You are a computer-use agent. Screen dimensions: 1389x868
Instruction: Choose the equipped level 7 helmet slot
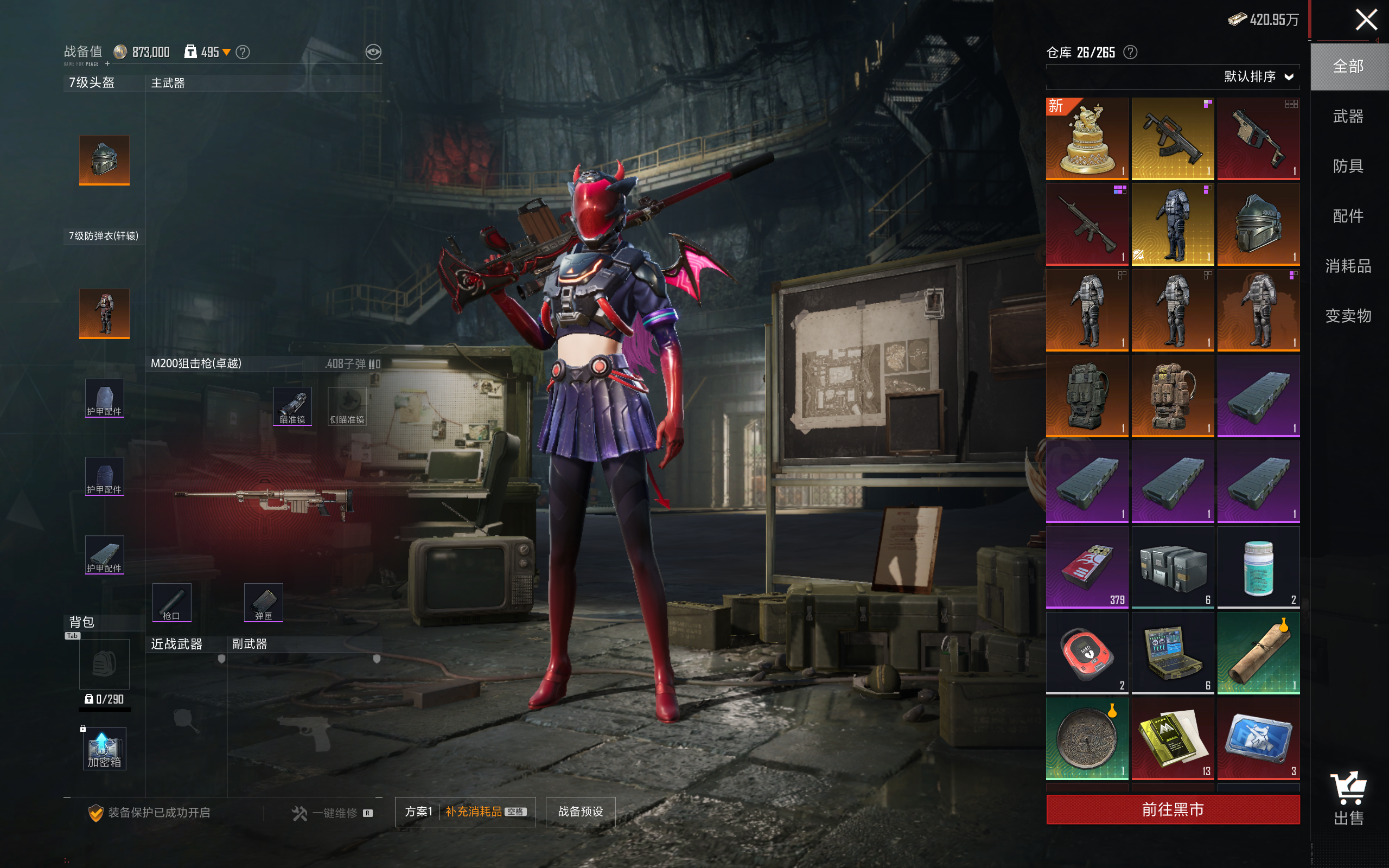104,160
